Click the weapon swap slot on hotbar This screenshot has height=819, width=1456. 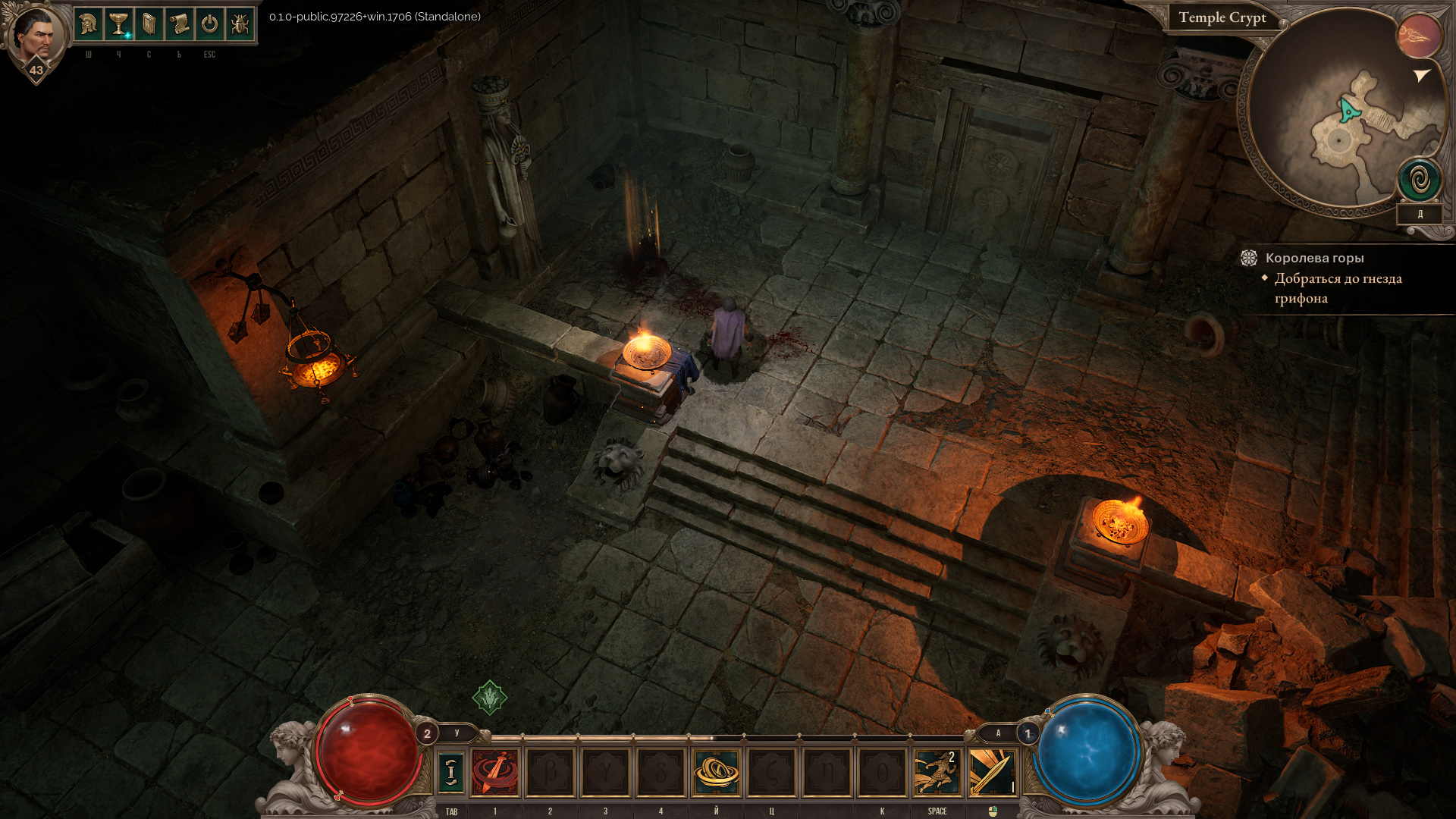point(451,773)
